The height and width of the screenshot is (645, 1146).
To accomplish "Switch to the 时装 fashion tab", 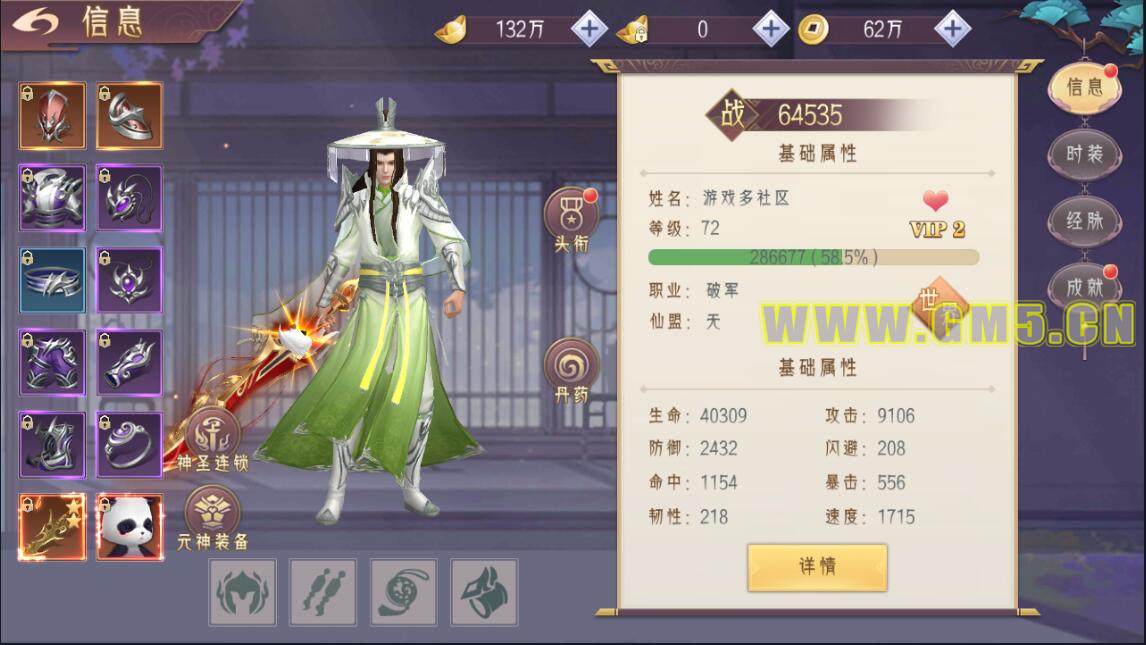I will (1084, 155).
